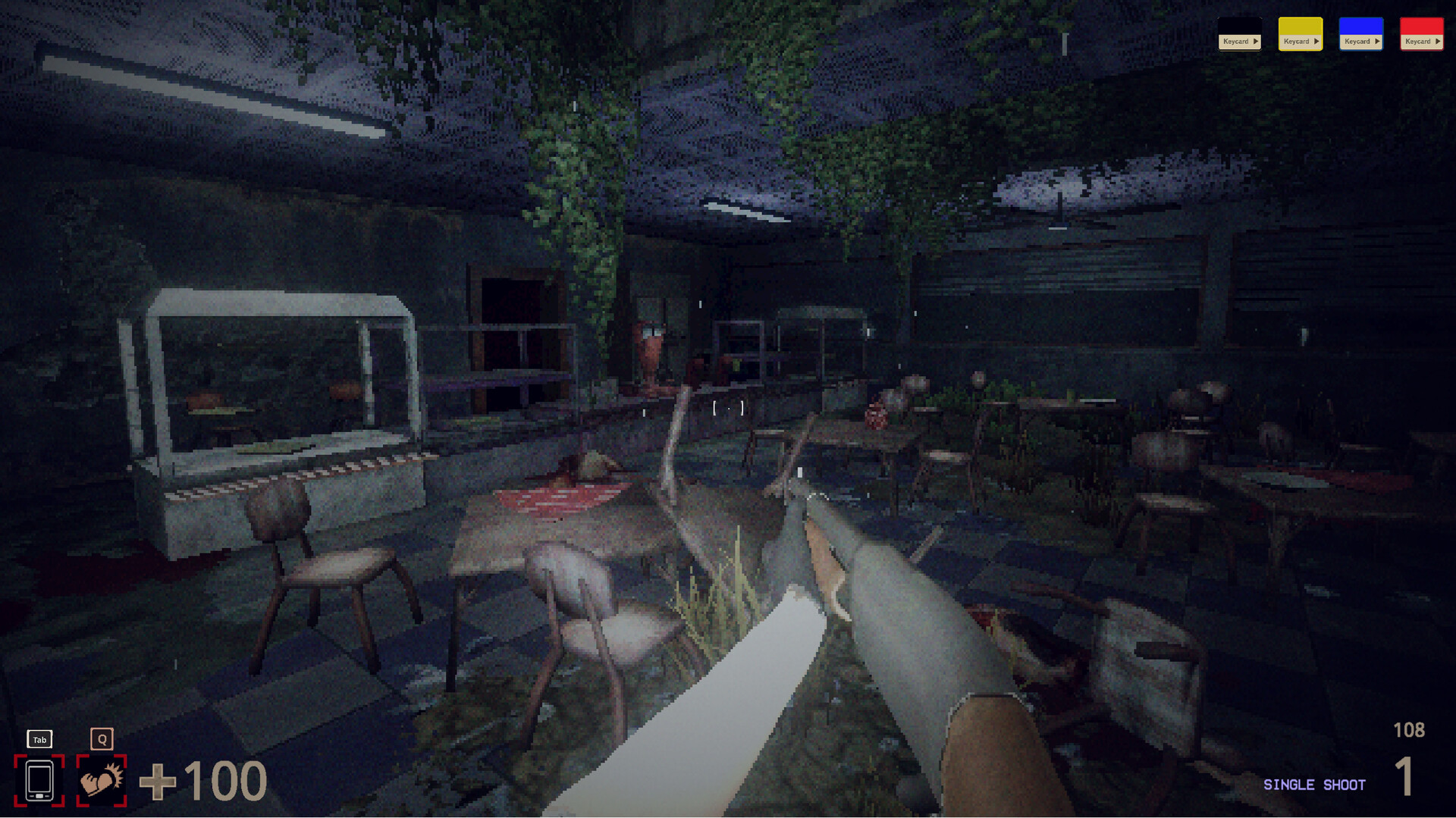The image size is (1456, 818).
Task: Click the Q key badge above the melee slot
Action: 101,738
